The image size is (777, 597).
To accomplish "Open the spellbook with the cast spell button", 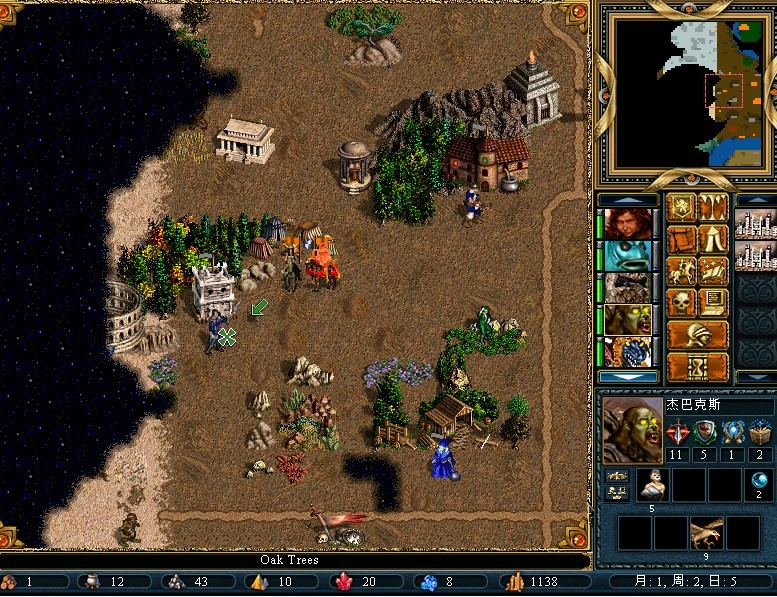I will pos(714,271).
